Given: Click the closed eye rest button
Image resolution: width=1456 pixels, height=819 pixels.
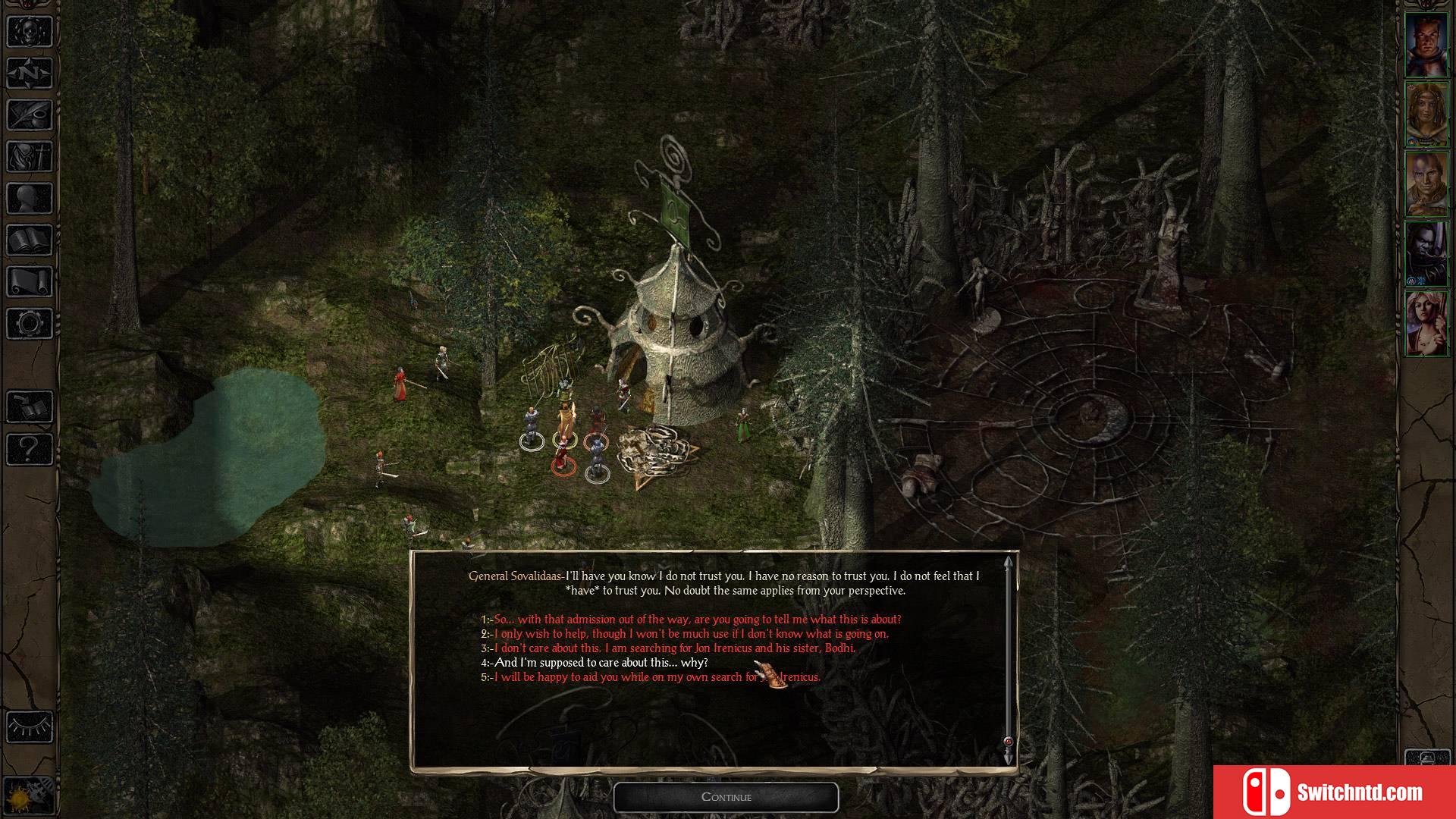Looking at the screenshot, I should 30,727.
